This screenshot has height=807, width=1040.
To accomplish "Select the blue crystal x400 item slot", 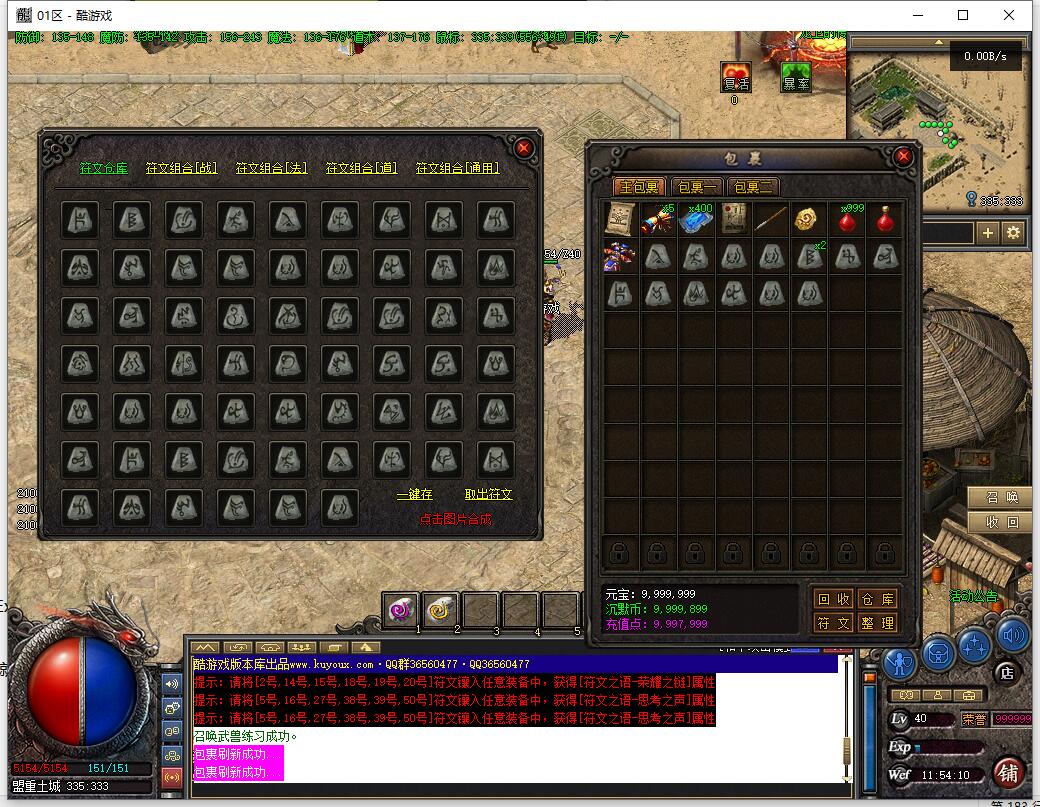I will tap(696, 219).
